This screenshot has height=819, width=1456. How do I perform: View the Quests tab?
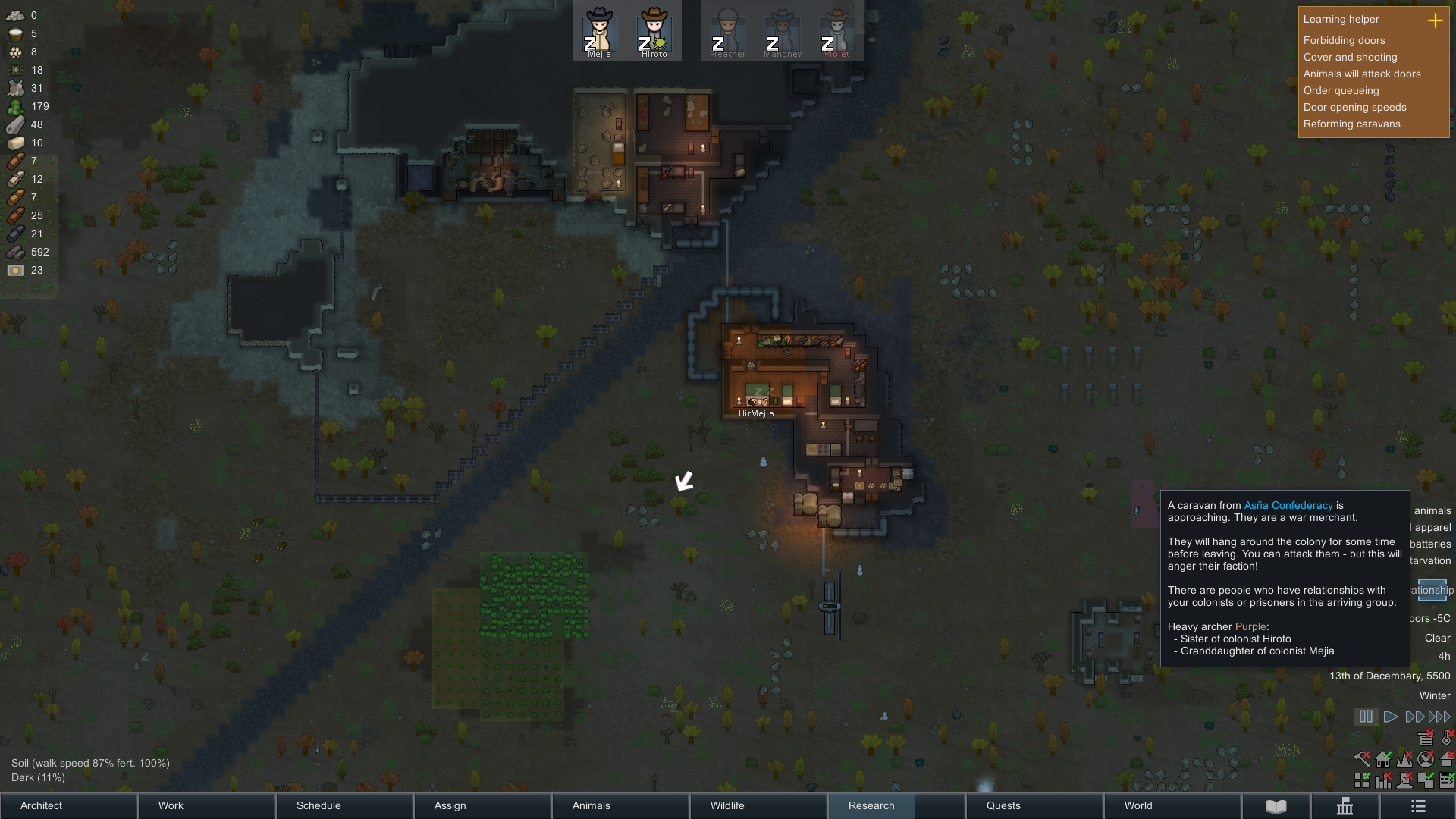[x=1034, y=805]
